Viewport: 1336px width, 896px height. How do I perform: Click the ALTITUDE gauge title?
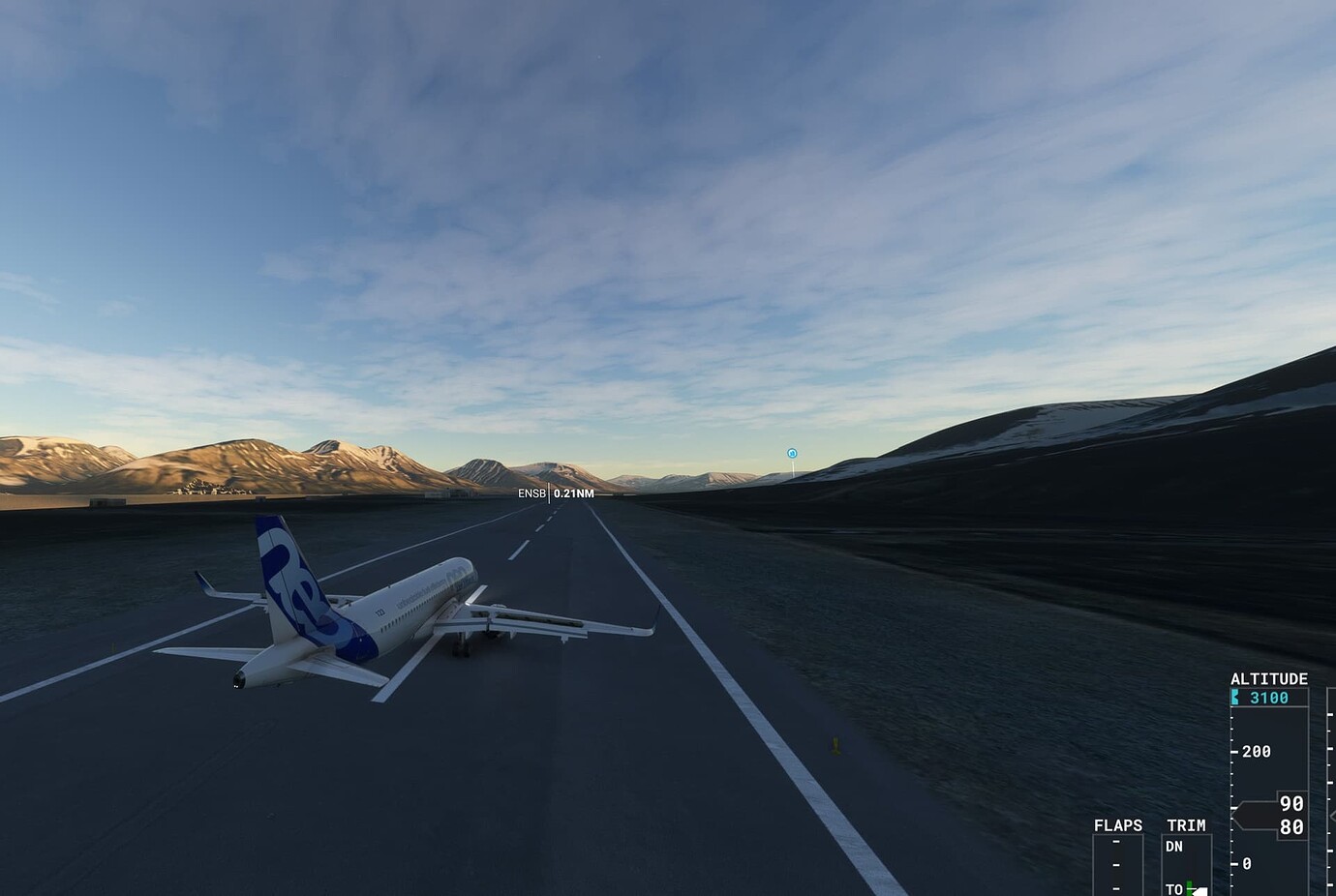(x=1270, y=678)
